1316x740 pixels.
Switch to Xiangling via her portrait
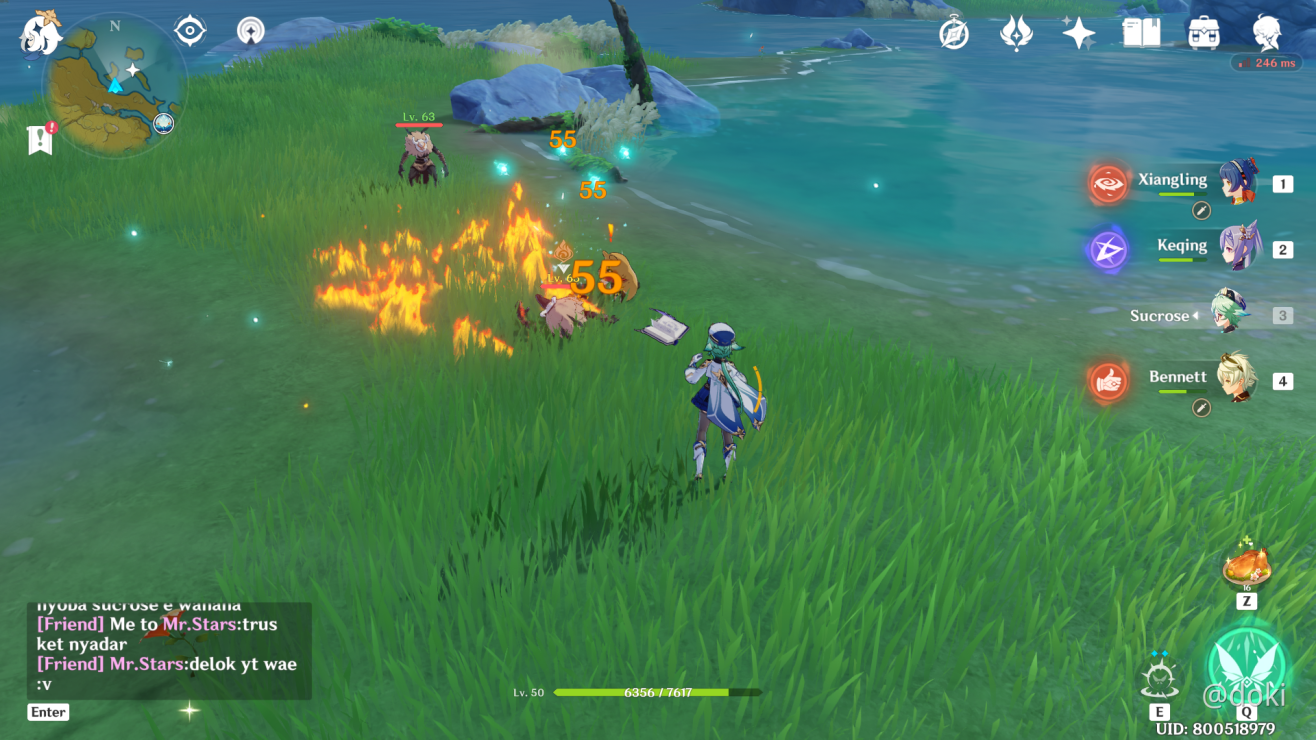[x=1237, y=183]
